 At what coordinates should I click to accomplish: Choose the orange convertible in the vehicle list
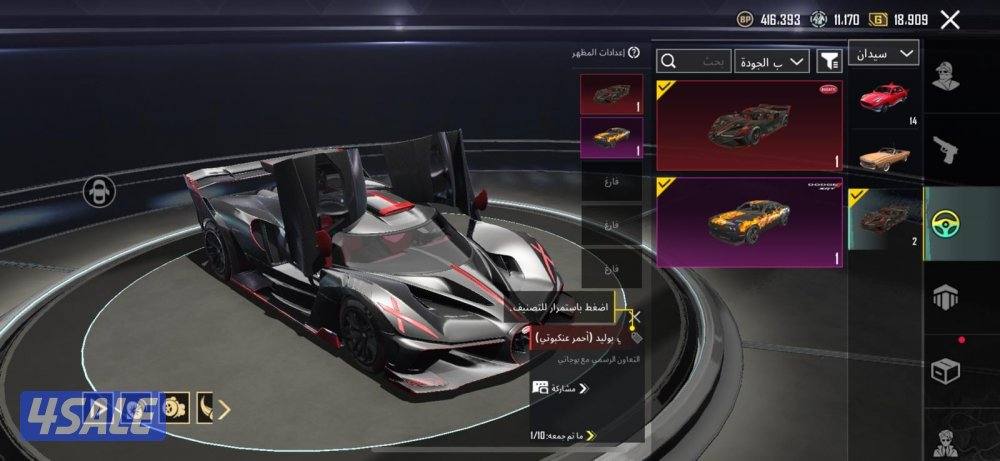click(x=884, y=158)
